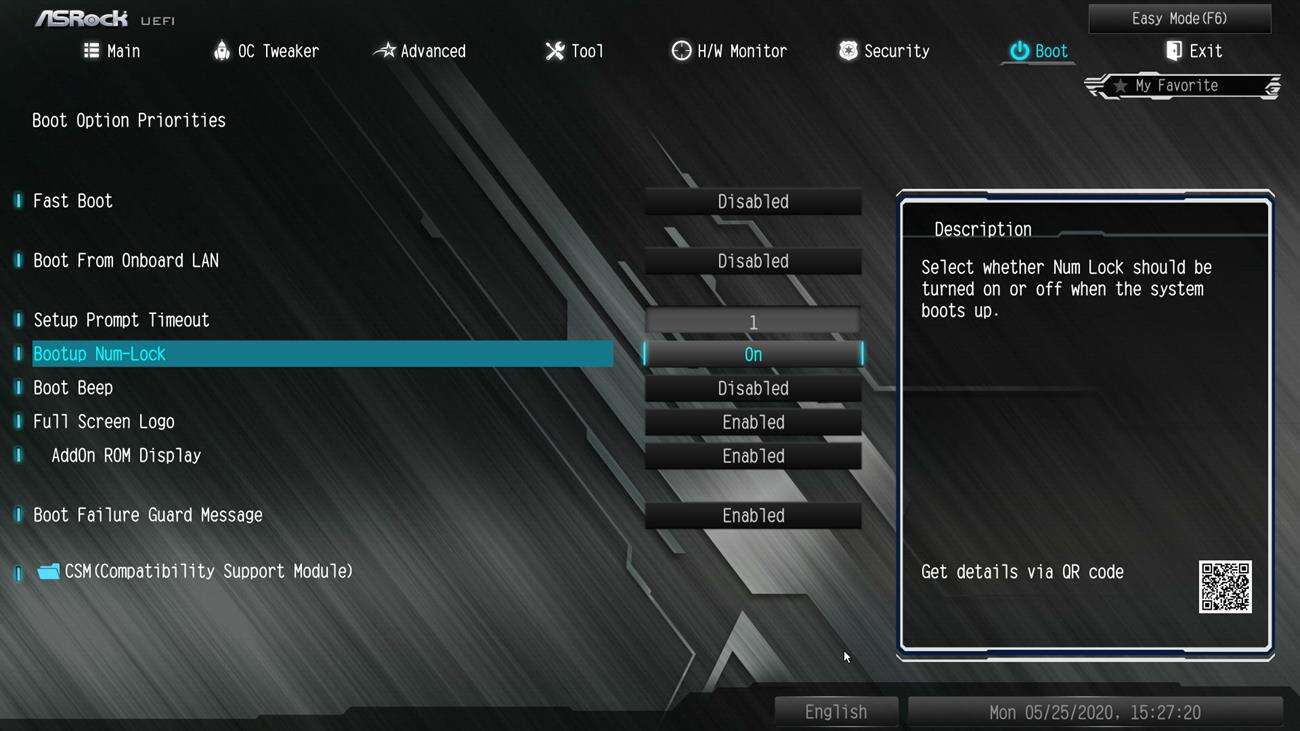The height and width of the screenshot is (731, 1300).
Task: Enable Fast Boot
Action: click(x=752, y=201)
